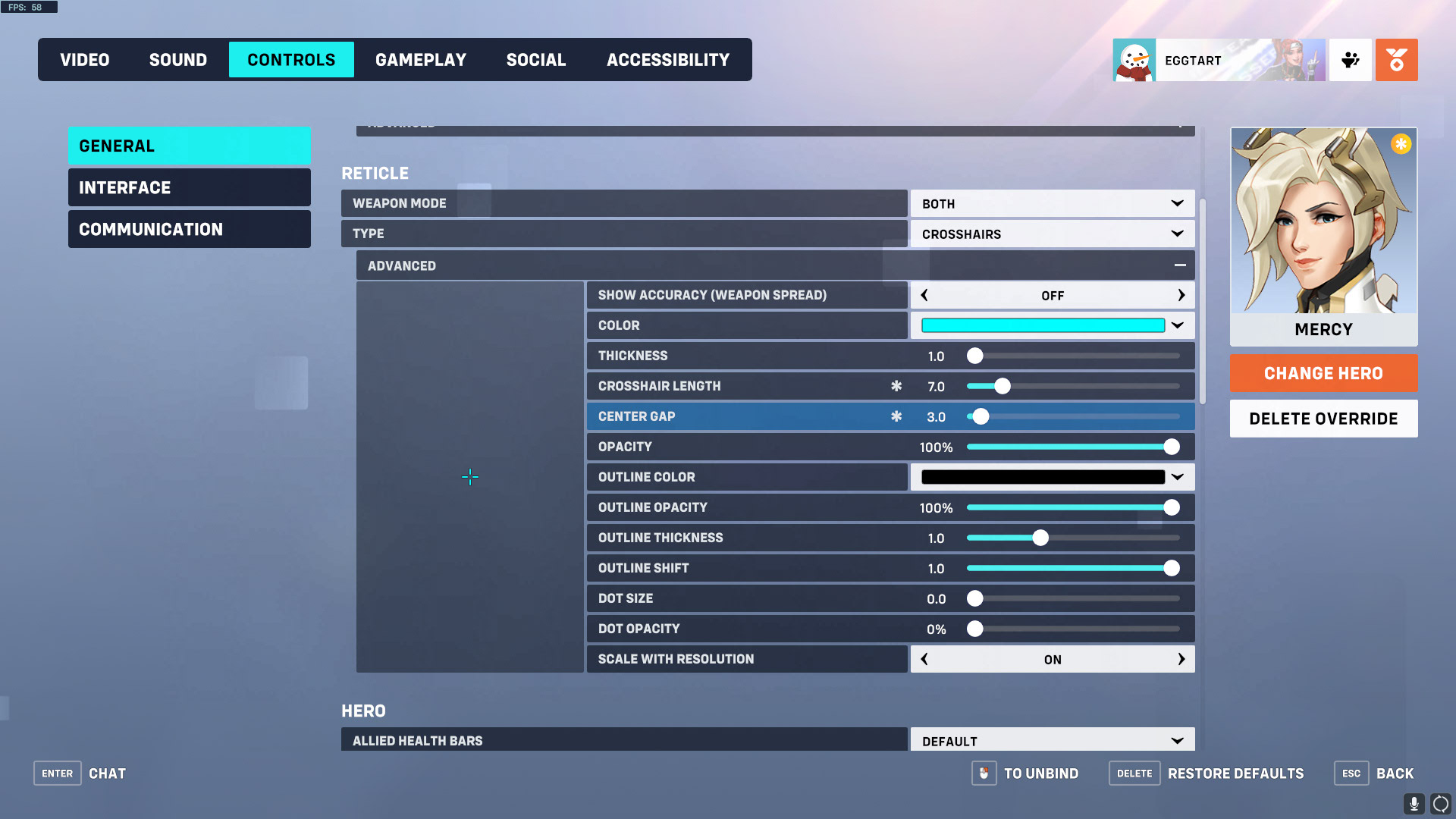Switch to the Video settings tab
Screen dimensions: 1456x819
[84, 59]
